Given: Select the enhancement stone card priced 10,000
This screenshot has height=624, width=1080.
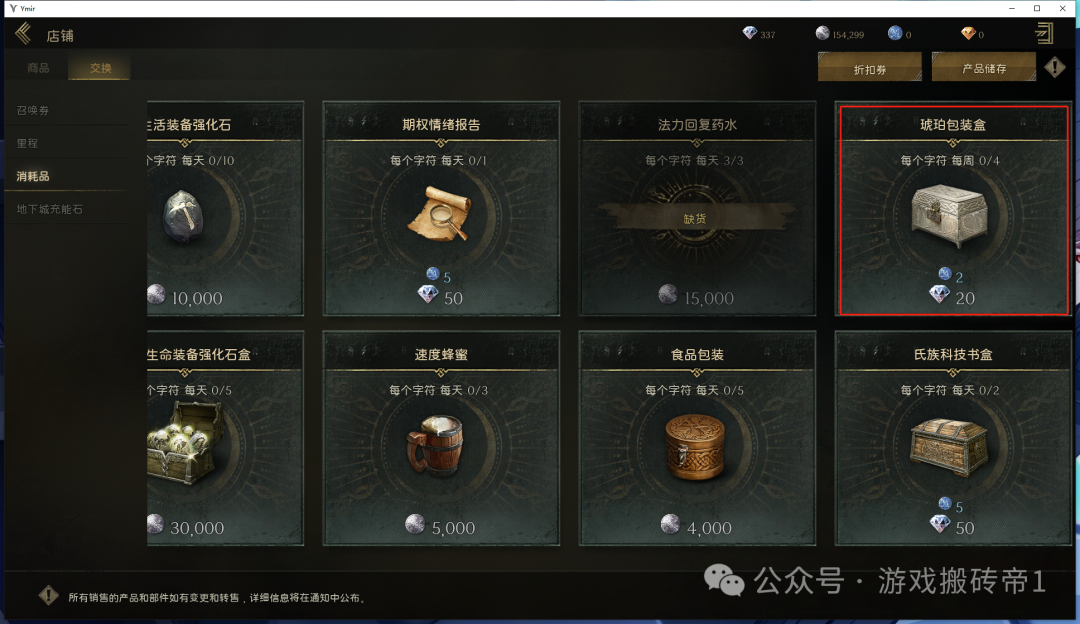Looking at the screenshot, I should point(223,208).
